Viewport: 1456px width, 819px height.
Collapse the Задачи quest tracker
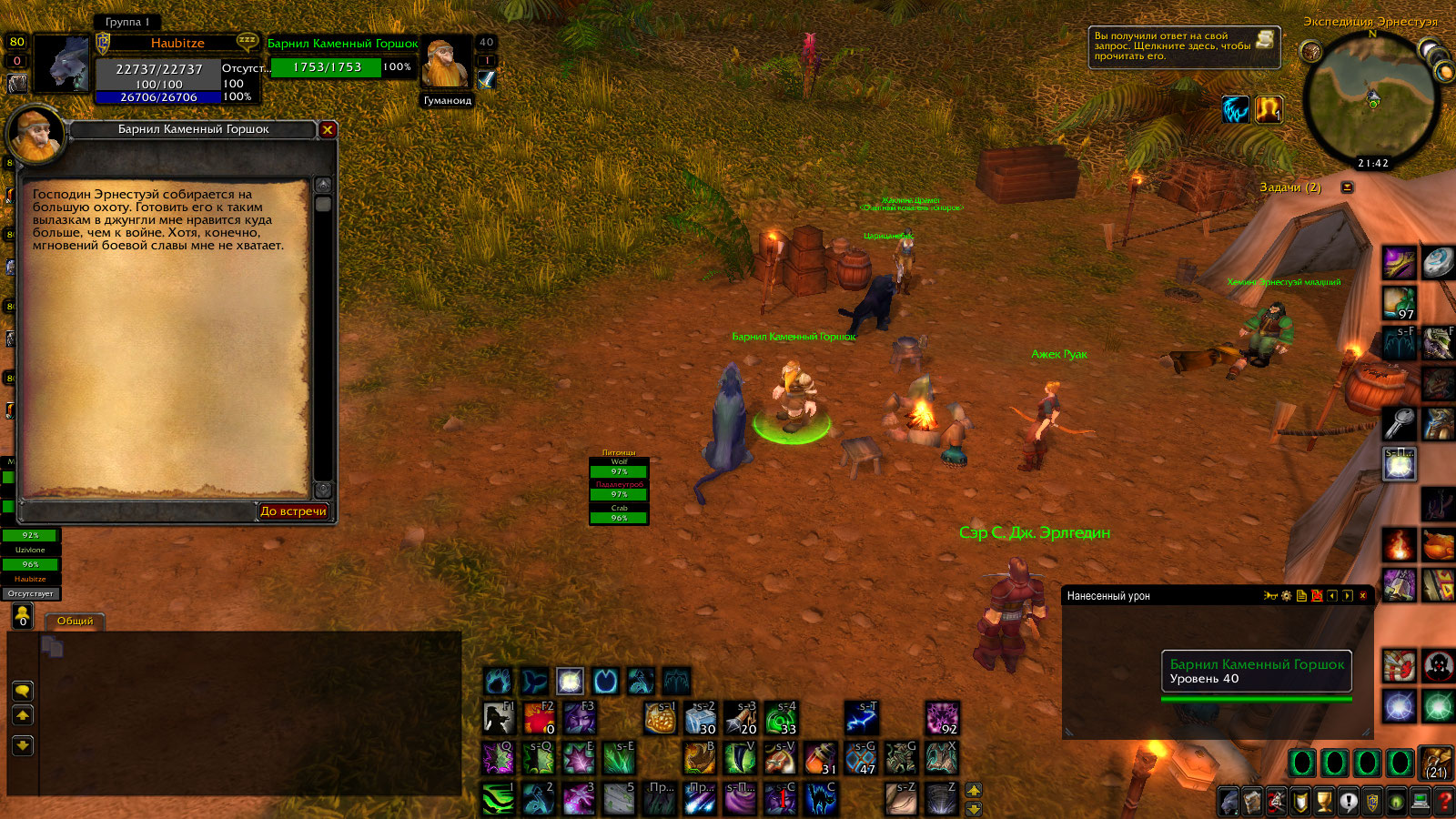[1347, 187]
